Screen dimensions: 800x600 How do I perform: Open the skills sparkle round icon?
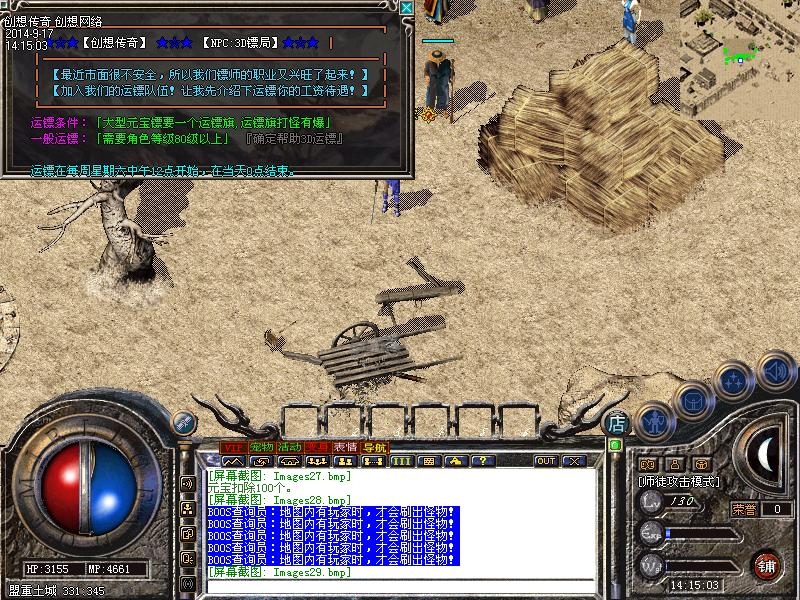coord(735,381)
